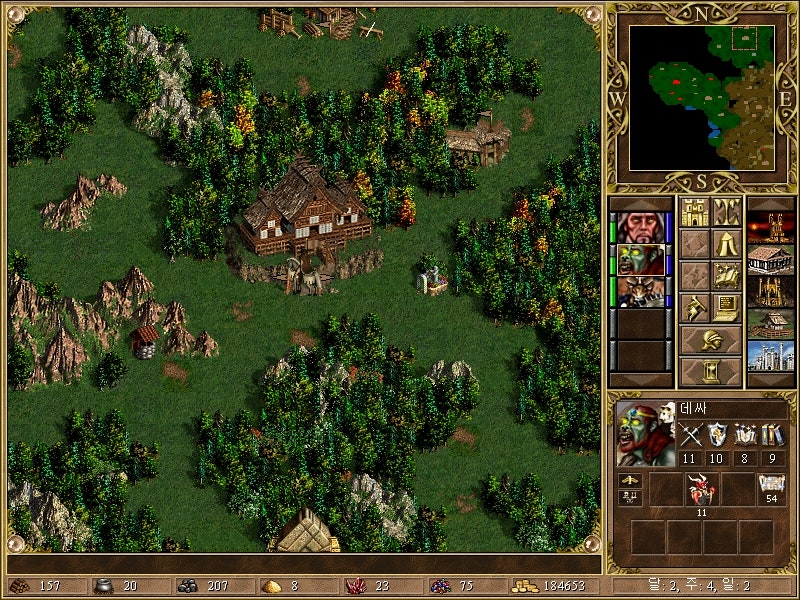The image size is (800, 600).
Task: Open the spellbook cast spell button
Action: coord(726,276)
